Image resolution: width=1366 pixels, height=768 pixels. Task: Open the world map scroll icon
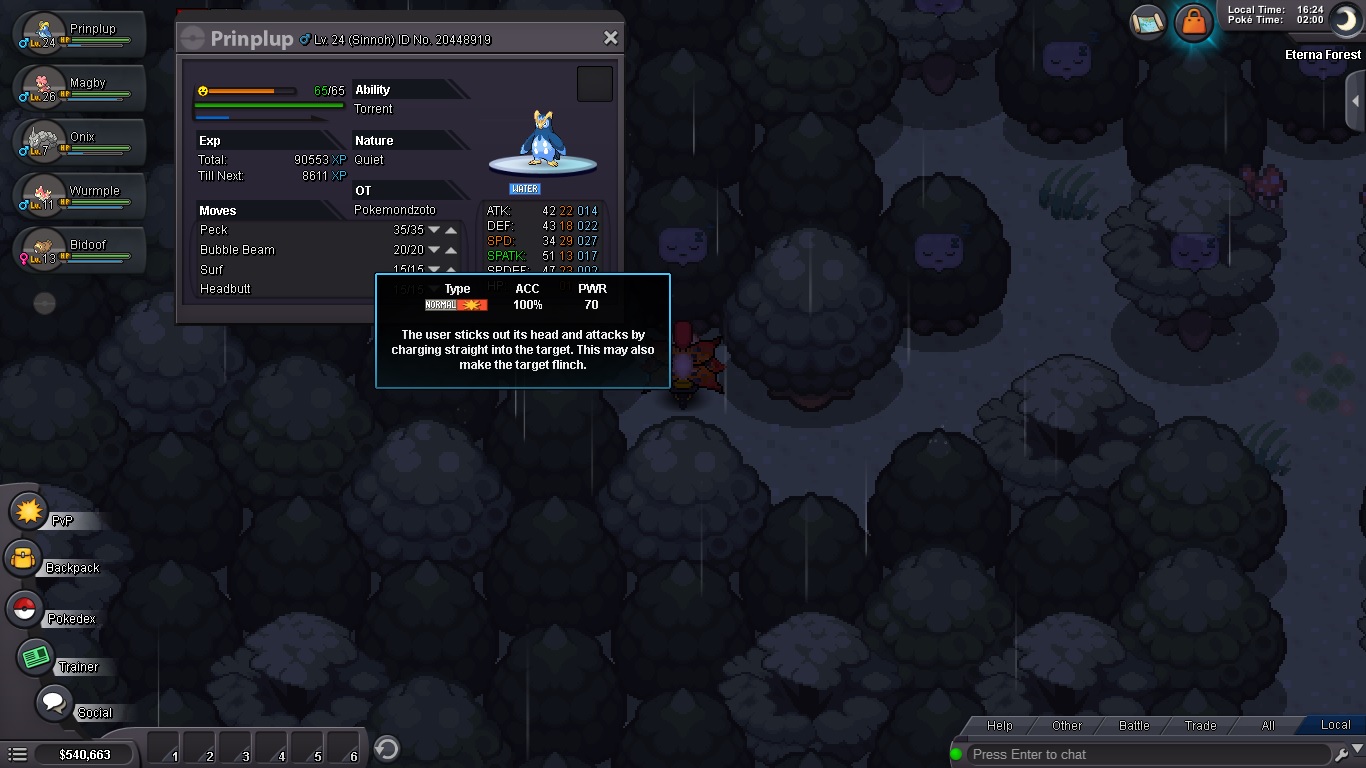coord(1148,21)
